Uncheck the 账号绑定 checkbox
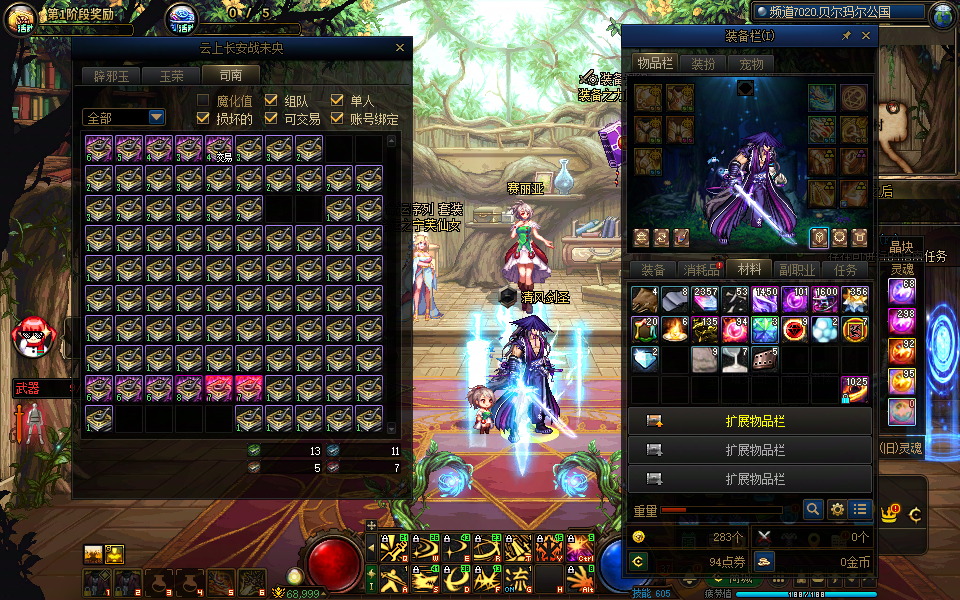The image size is (960, 600). coord(337,118)
